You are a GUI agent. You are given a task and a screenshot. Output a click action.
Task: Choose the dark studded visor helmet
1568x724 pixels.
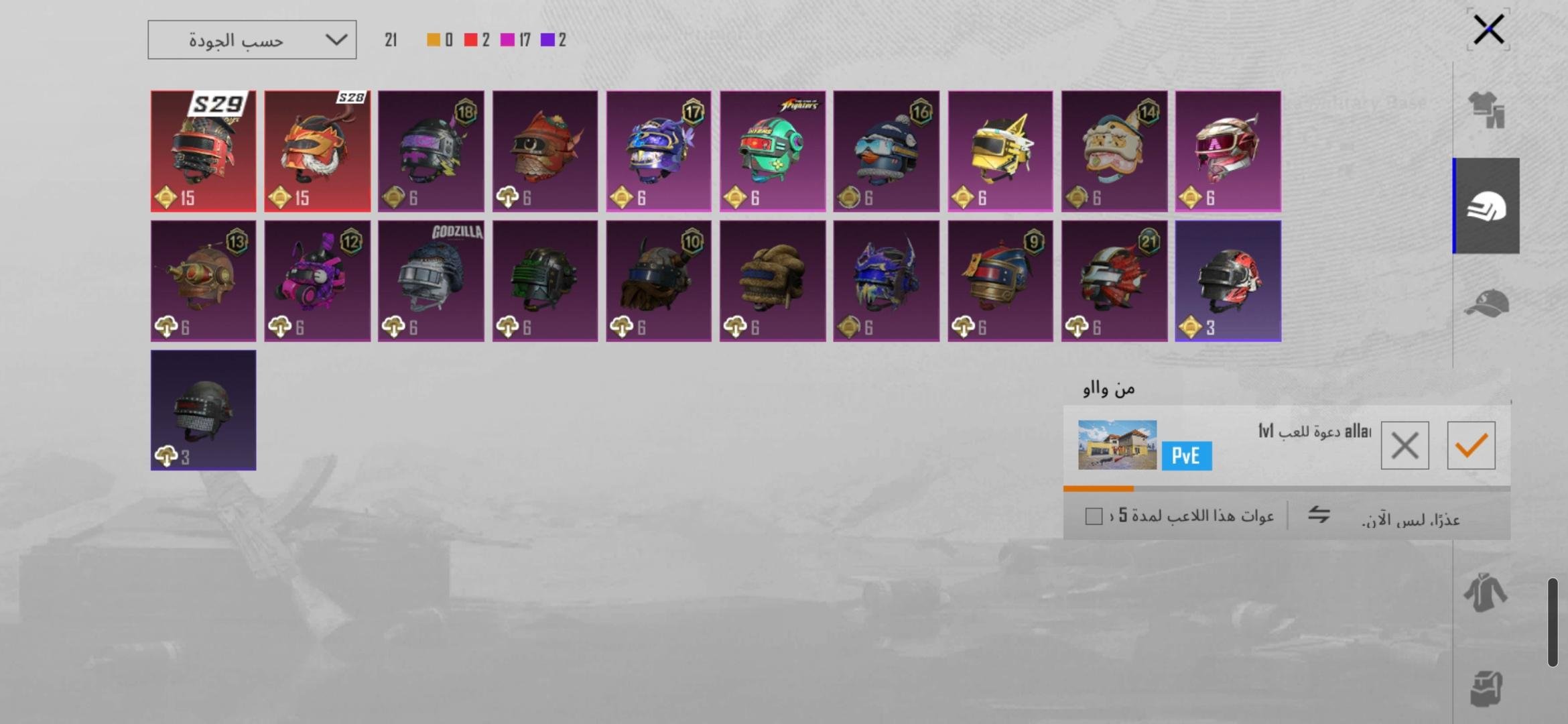pos(203,410)
